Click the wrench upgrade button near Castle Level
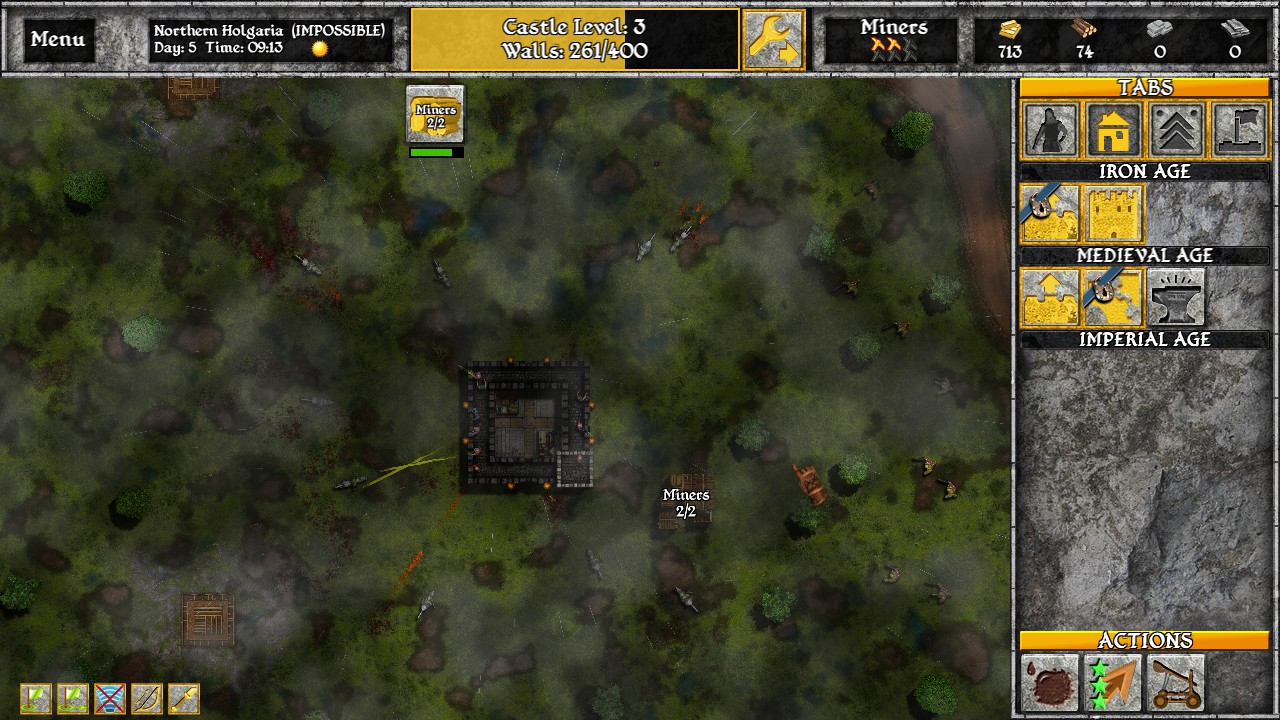The height and width of the screenshot is (720, 1280). 776,39
